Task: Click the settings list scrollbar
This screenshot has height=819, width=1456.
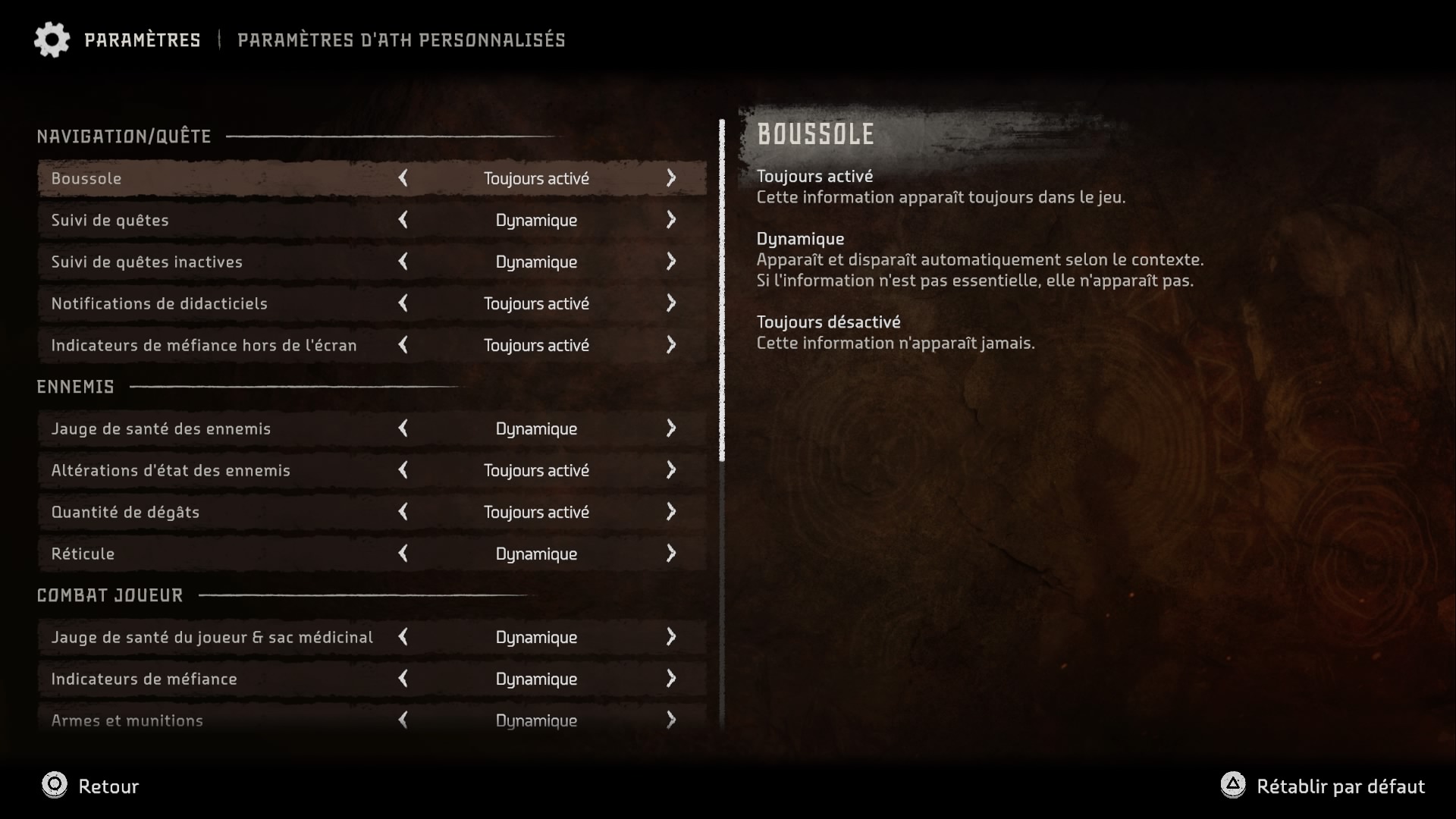Action: point(722,290)
